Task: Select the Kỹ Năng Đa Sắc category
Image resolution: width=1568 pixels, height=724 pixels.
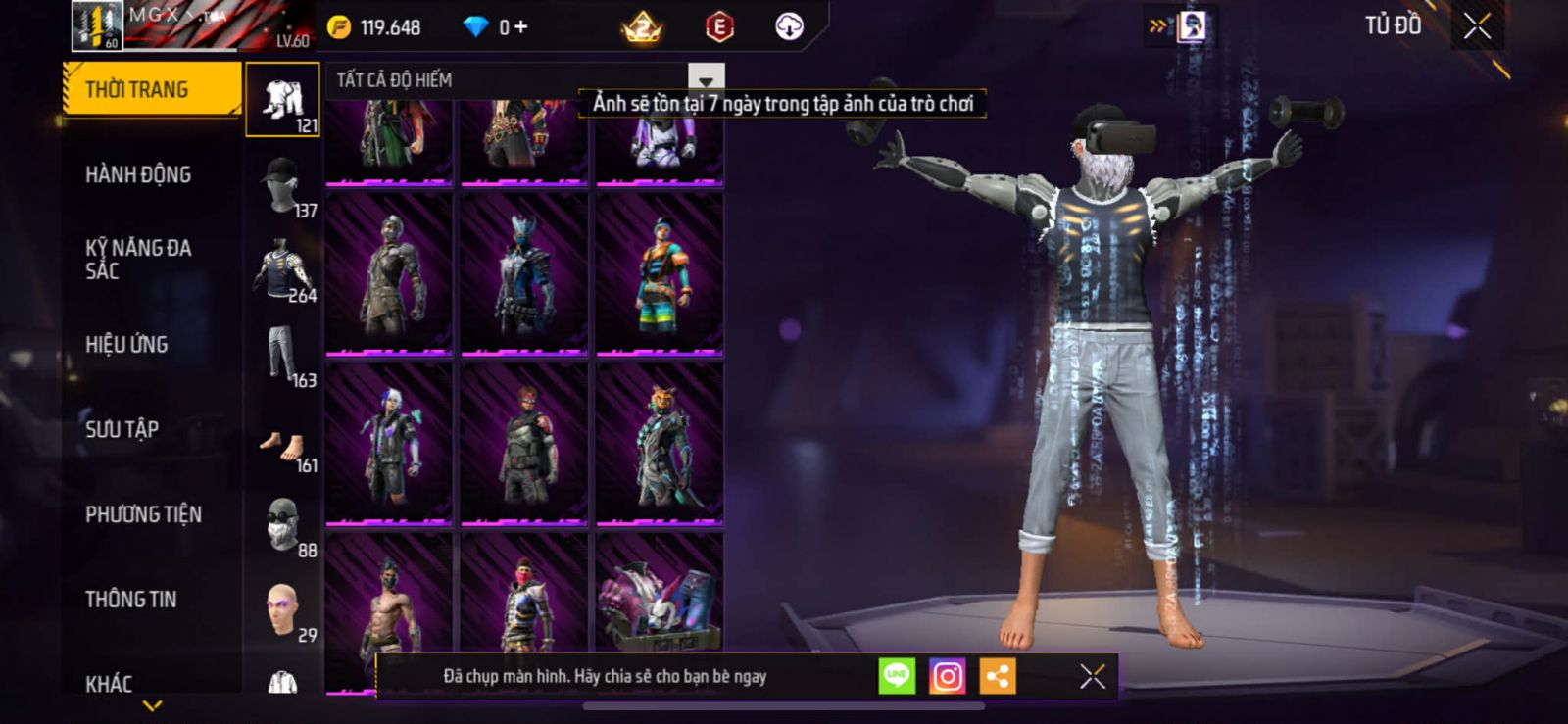Action: pos(138,260)
